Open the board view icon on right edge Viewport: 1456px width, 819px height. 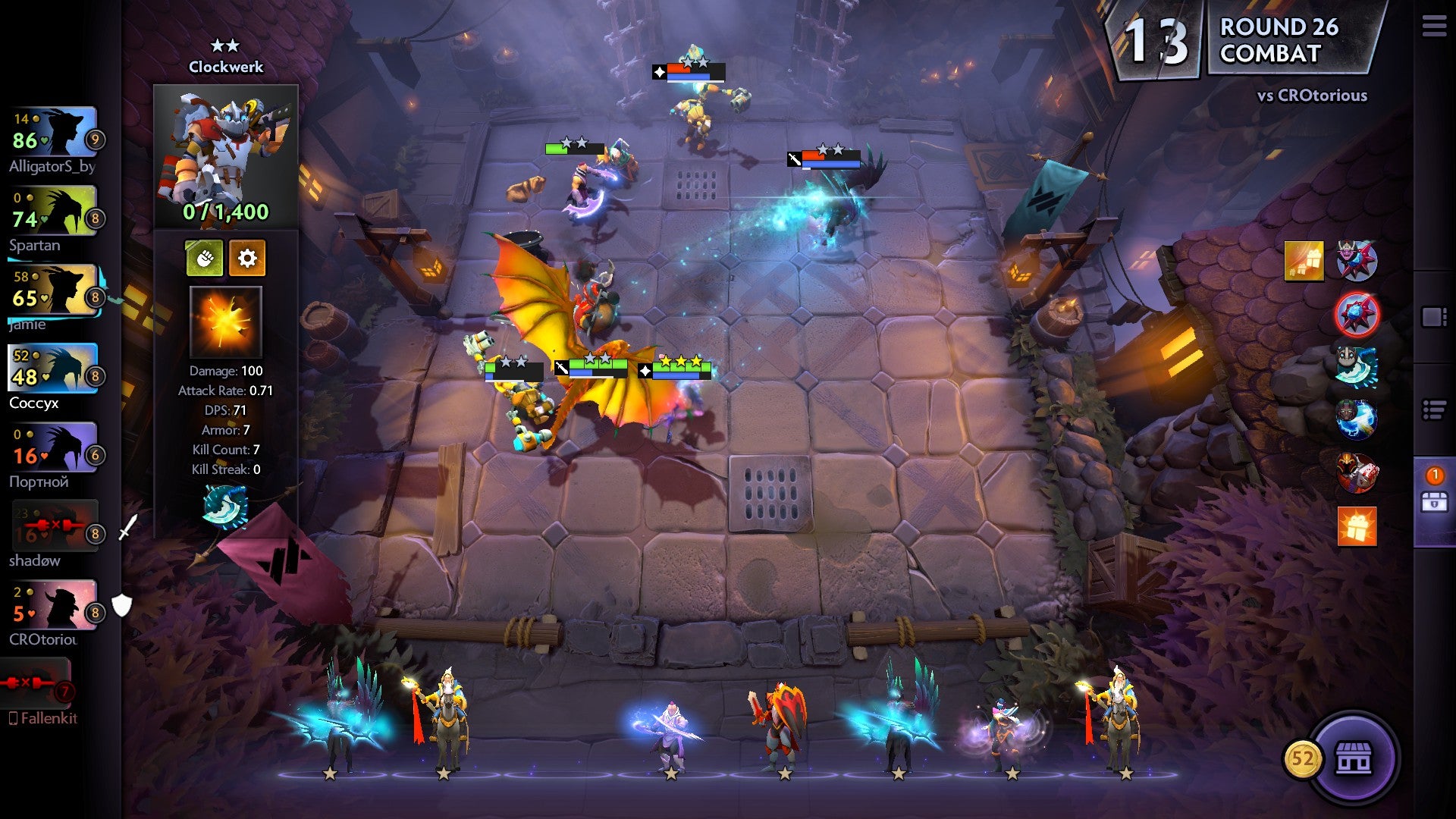(x=1436, y=315)
